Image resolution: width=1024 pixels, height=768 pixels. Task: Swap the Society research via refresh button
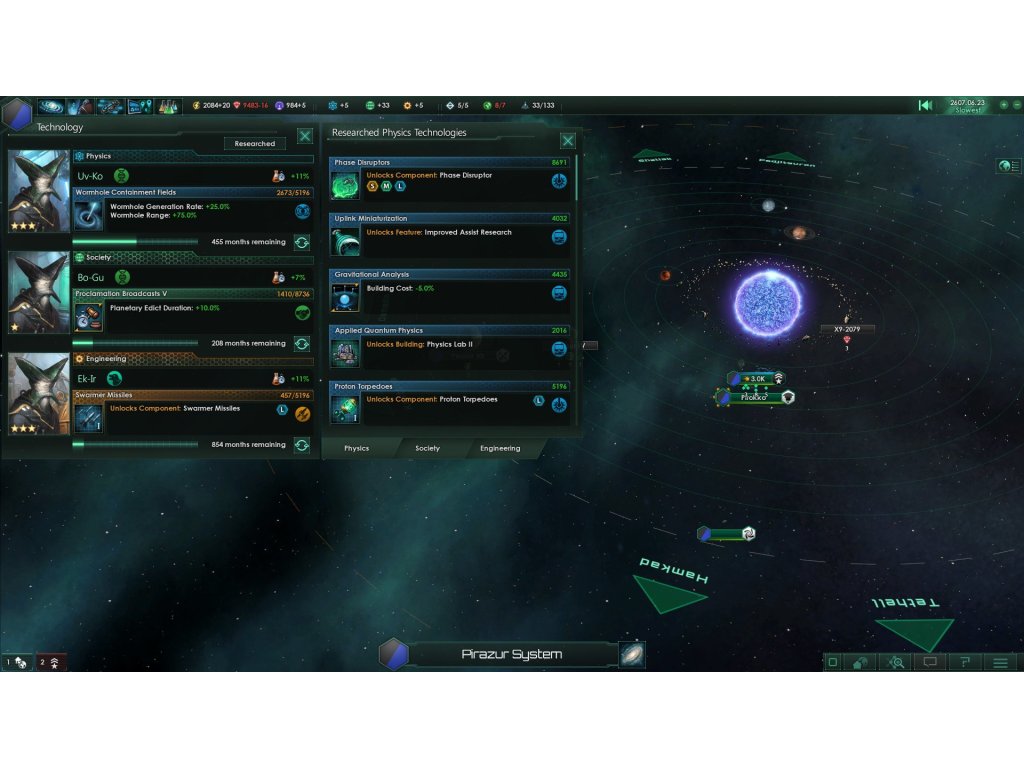pyautogui.click(x=301, y=343)
